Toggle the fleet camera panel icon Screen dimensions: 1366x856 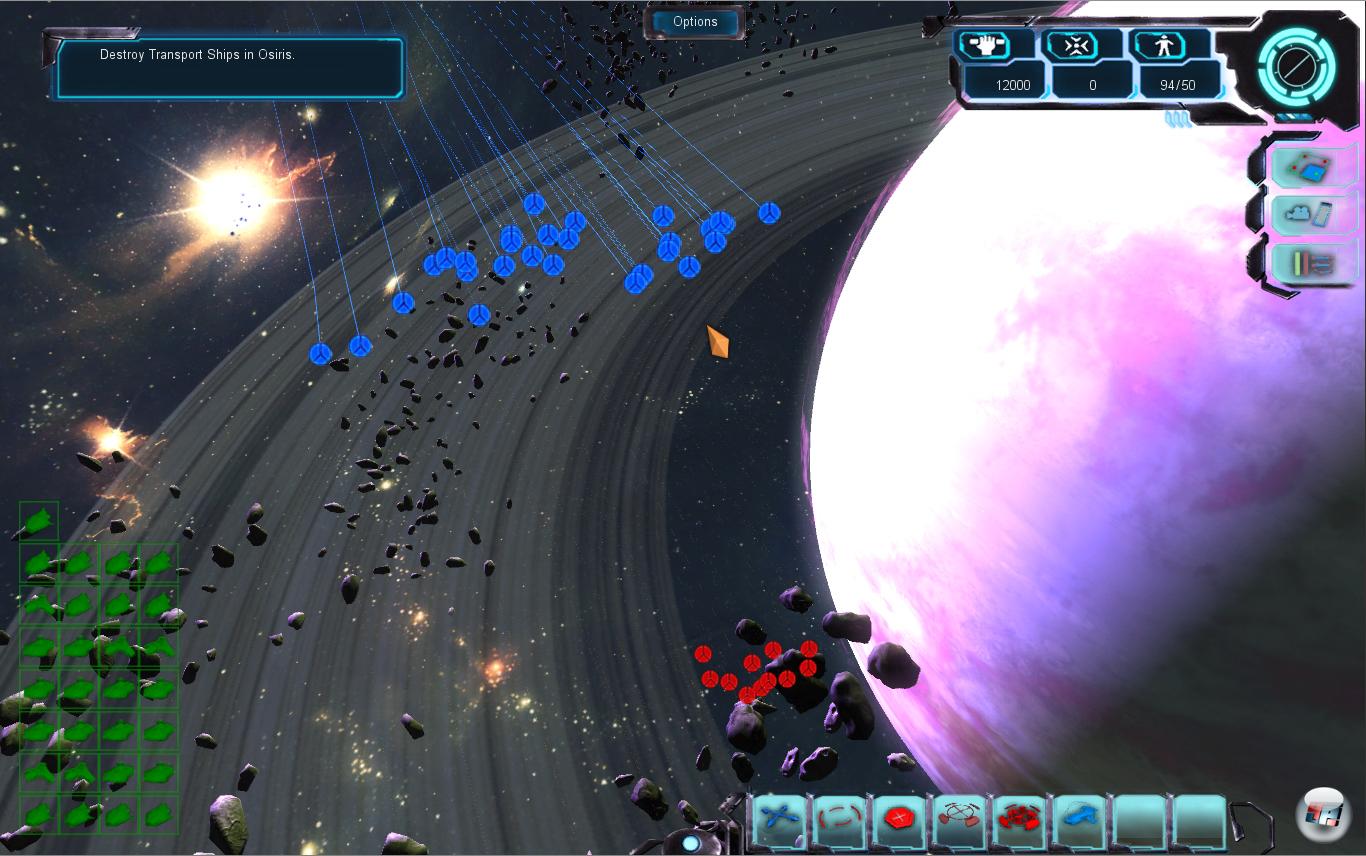(x=1311, y=214)
